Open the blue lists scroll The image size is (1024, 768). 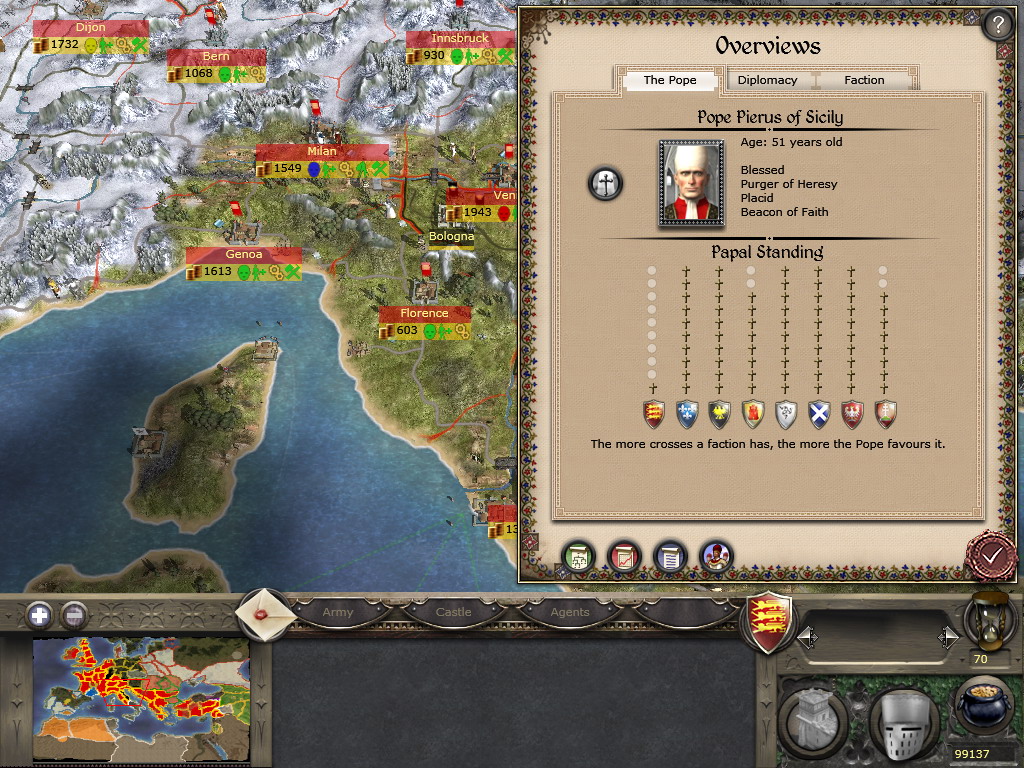click(670, 556)
